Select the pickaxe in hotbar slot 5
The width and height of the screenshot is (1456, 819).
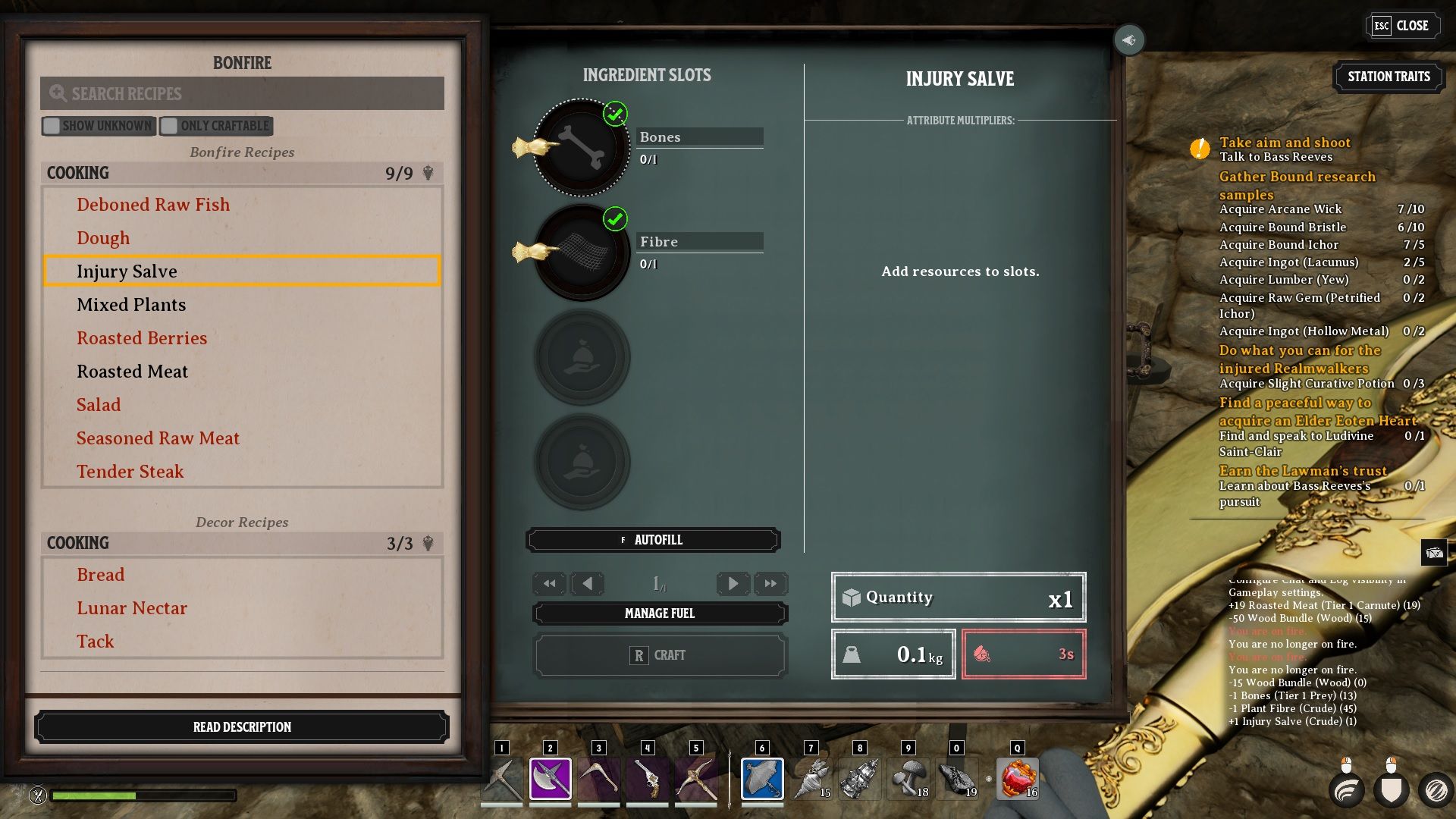(697, 777)
